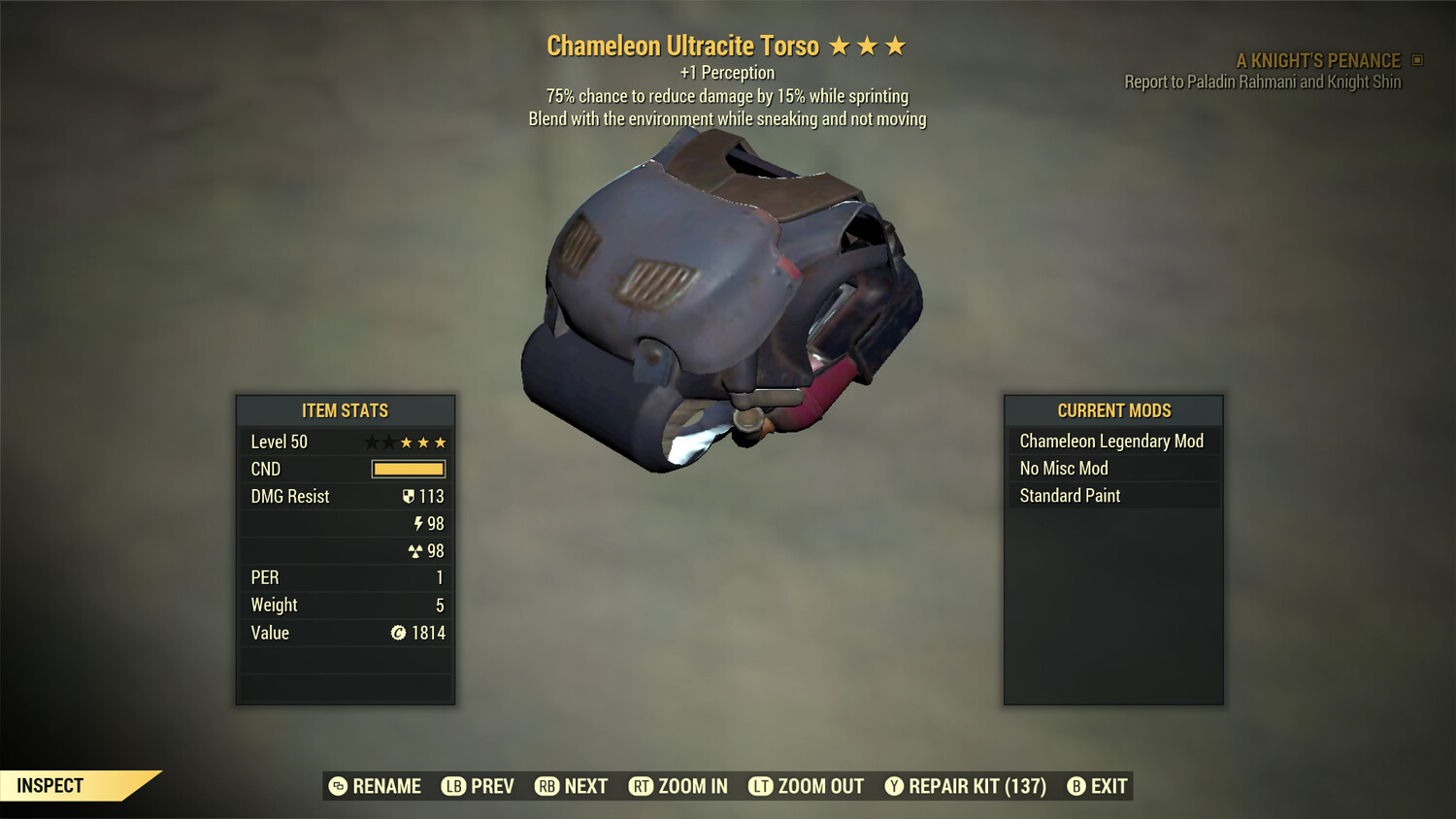Click the caps currency icon next to Value

pyautogui.click(x=397, y=633)
